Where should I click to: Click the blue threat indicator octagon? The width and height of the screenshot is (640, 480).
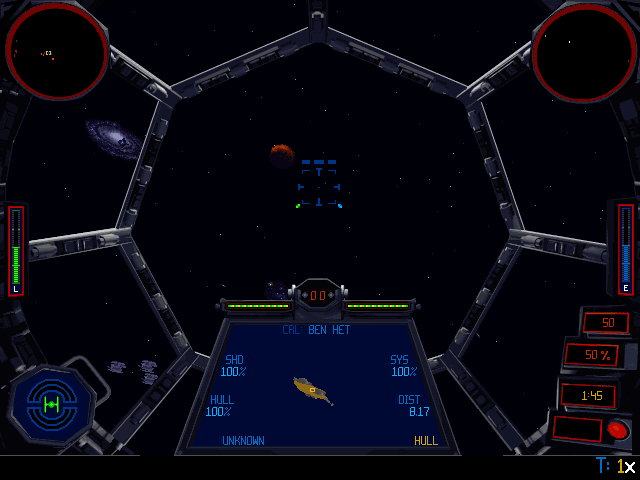(x=51, y=404)
